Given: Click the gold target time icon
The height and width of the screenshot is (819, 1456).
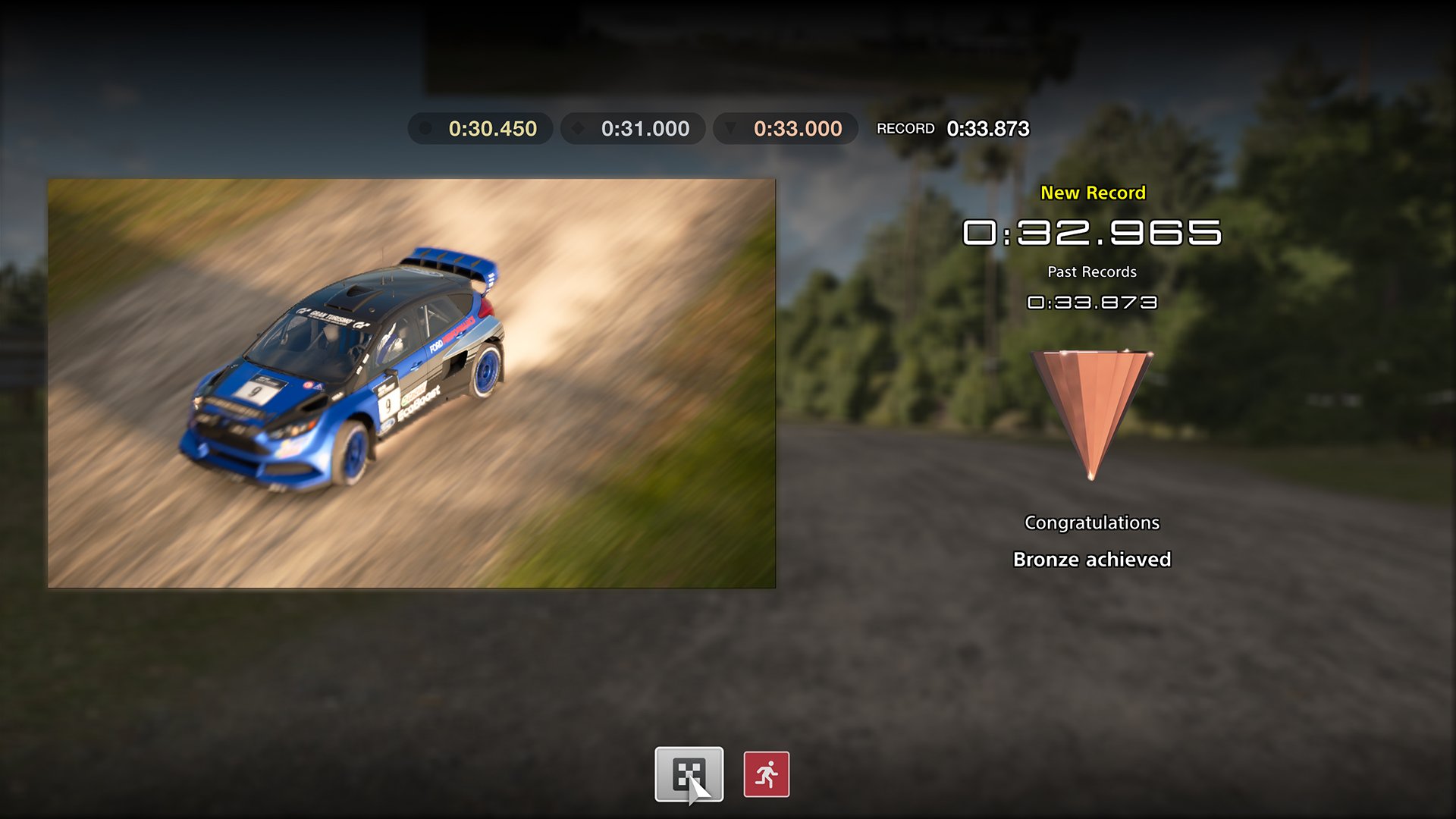Looking at the screenshot, I should click(427, 128).
